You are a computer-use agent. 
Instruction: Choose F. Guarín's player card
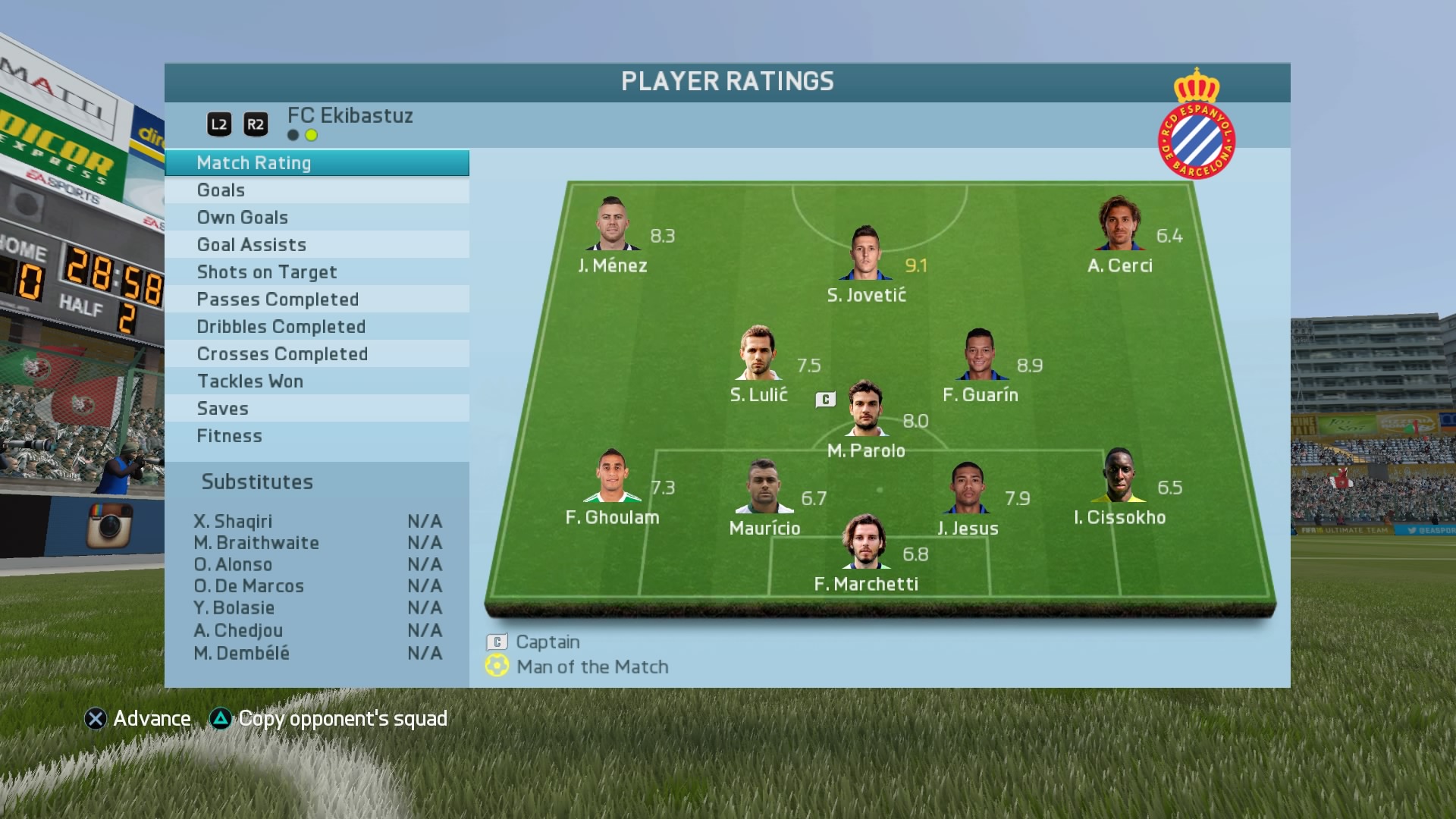pos(979,354)
